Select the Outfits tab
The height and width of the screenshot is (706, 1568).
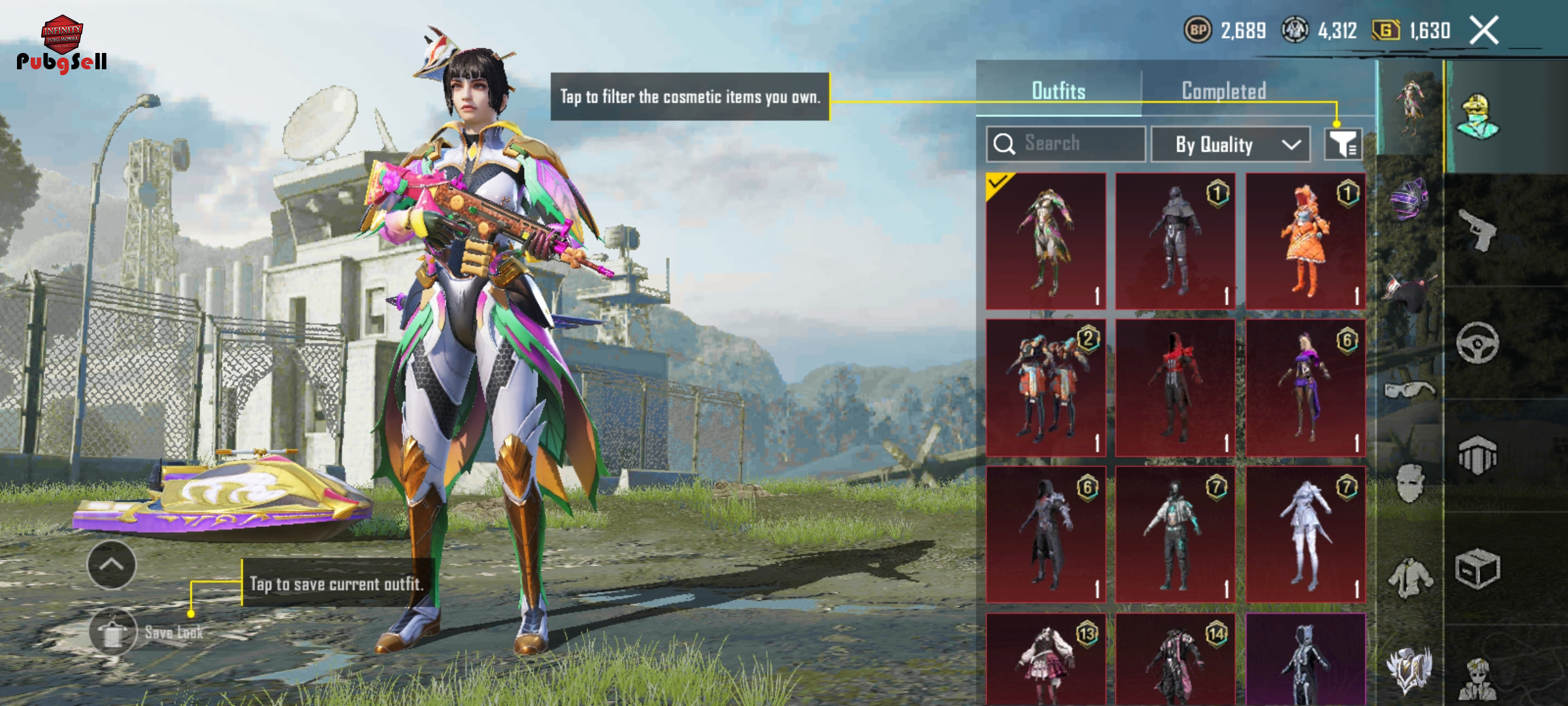click(1058, 91)
